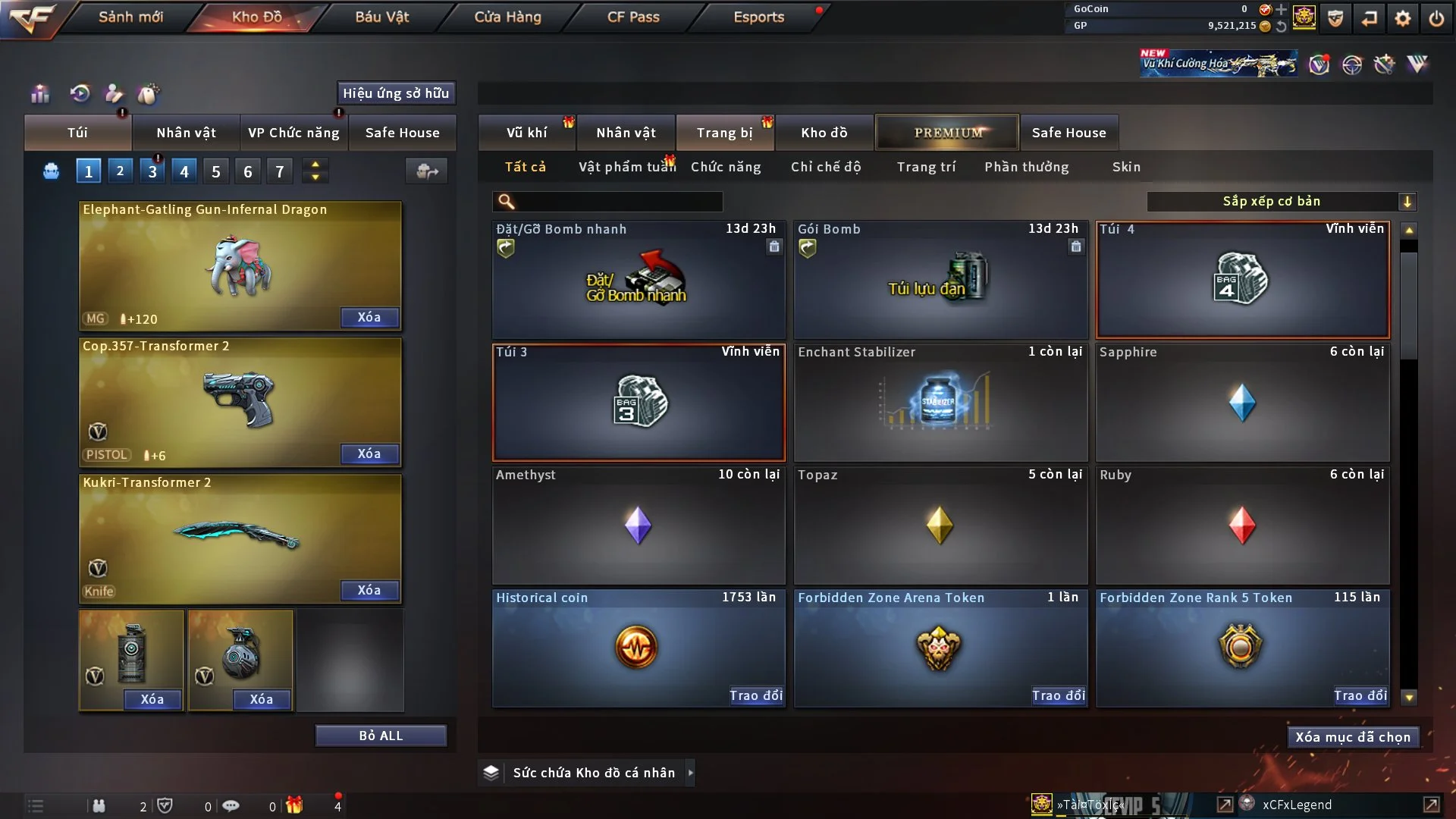Select the Vũ khí inventory tab
The image size is (1456, 819).
tap(526, 133)
